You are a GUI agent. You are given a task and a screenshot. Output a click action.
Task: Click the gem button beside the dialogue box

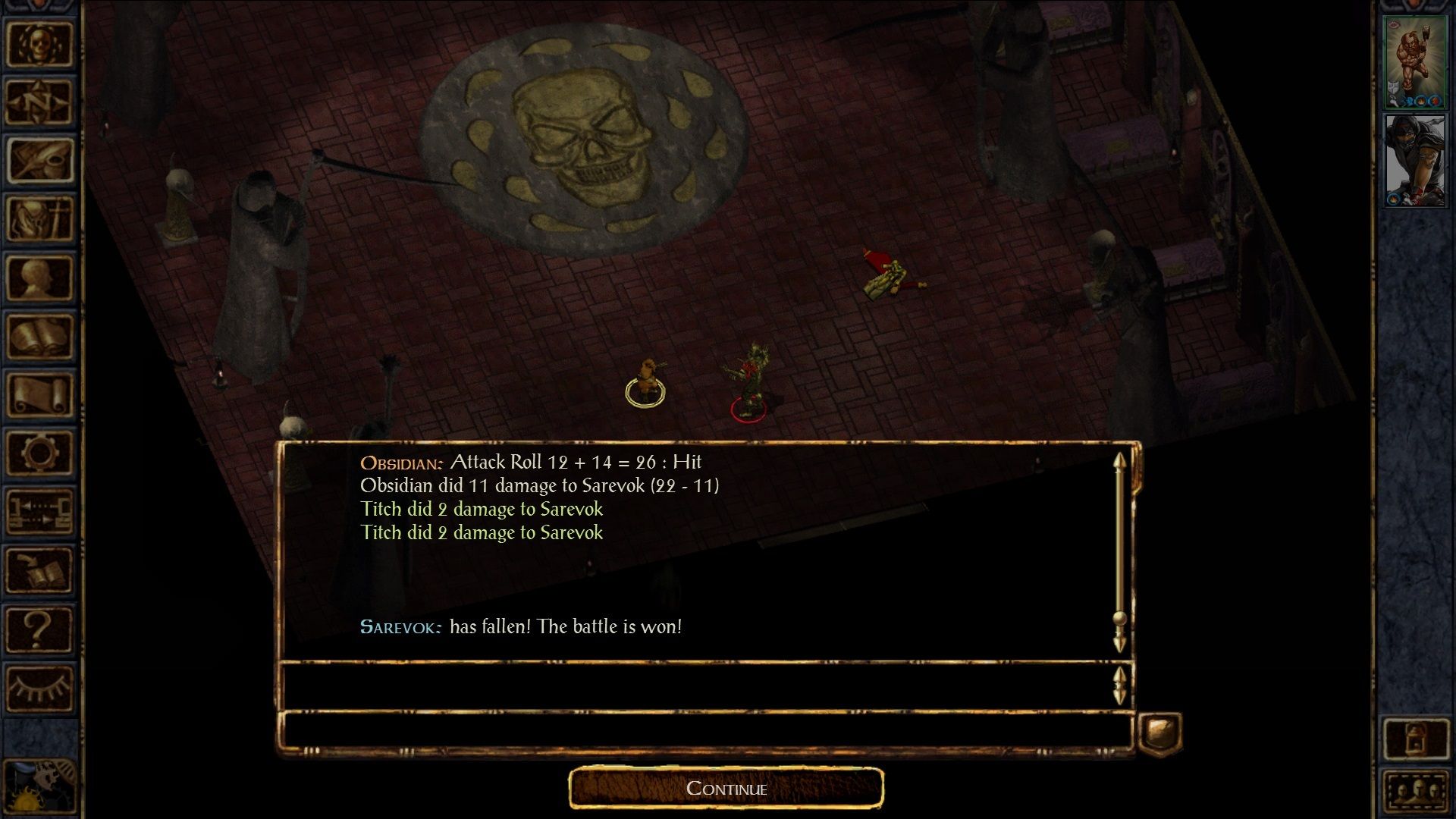click(x=1160, y=733)
